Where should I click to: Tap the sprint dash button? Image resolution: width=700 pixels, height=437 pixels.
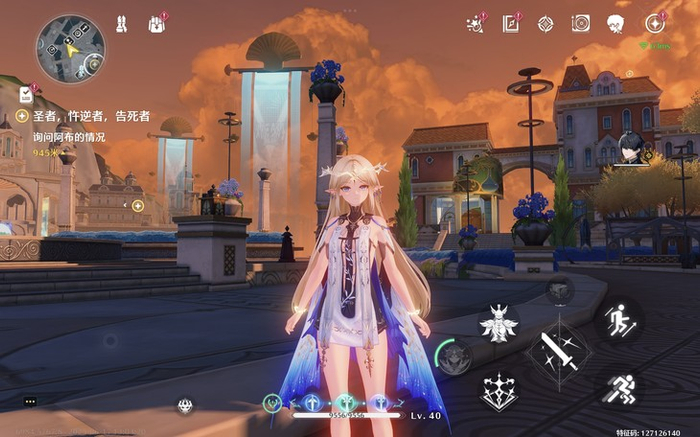(620, 387)
